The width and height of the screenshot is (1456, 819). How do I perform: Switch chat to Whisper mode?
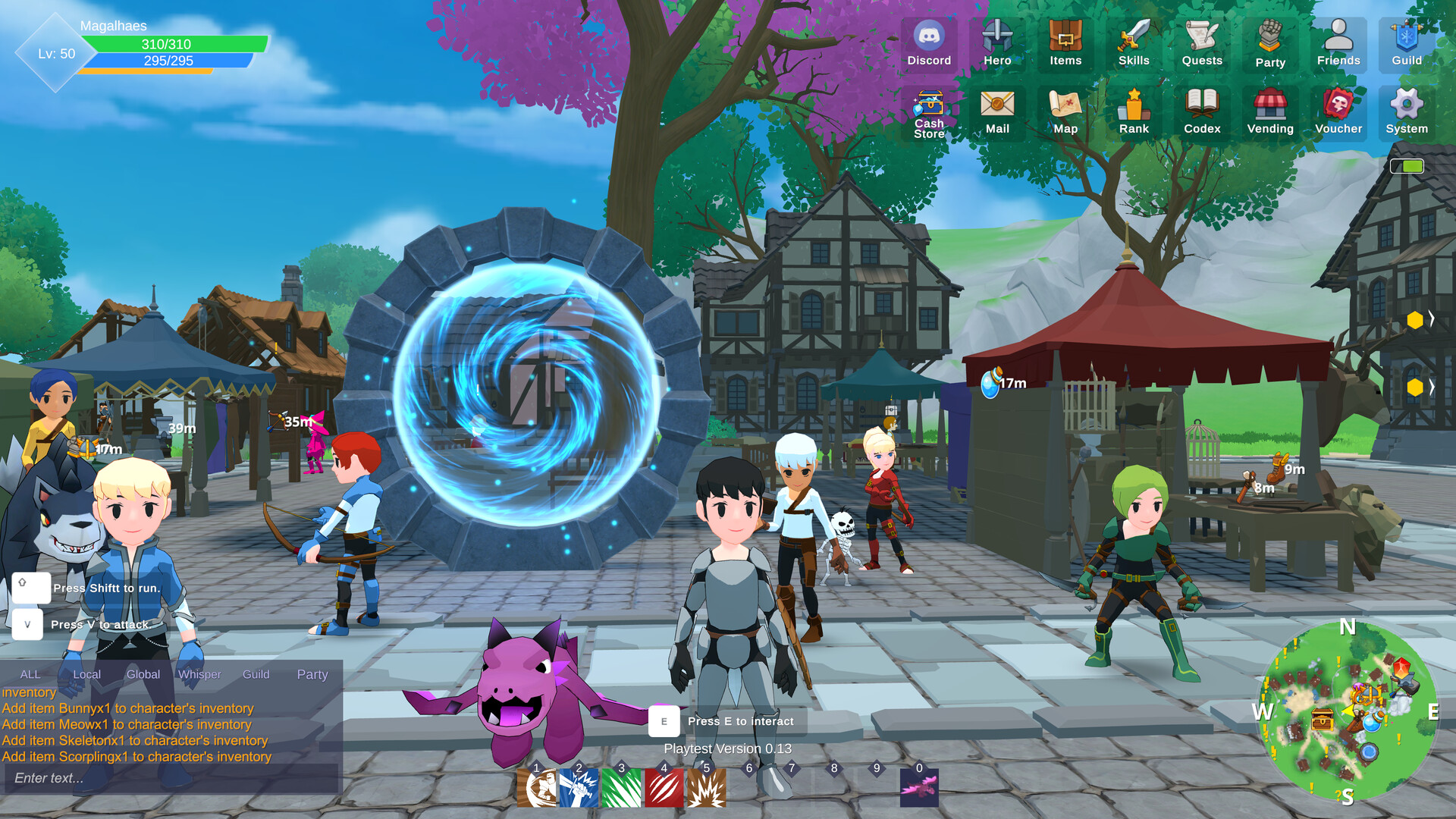199,673
